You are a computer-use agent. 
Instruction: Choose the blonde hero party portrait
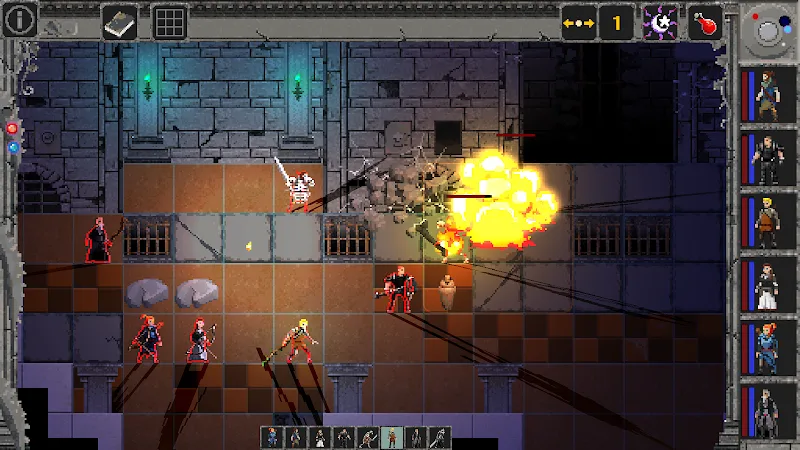[x=767, y=222]
